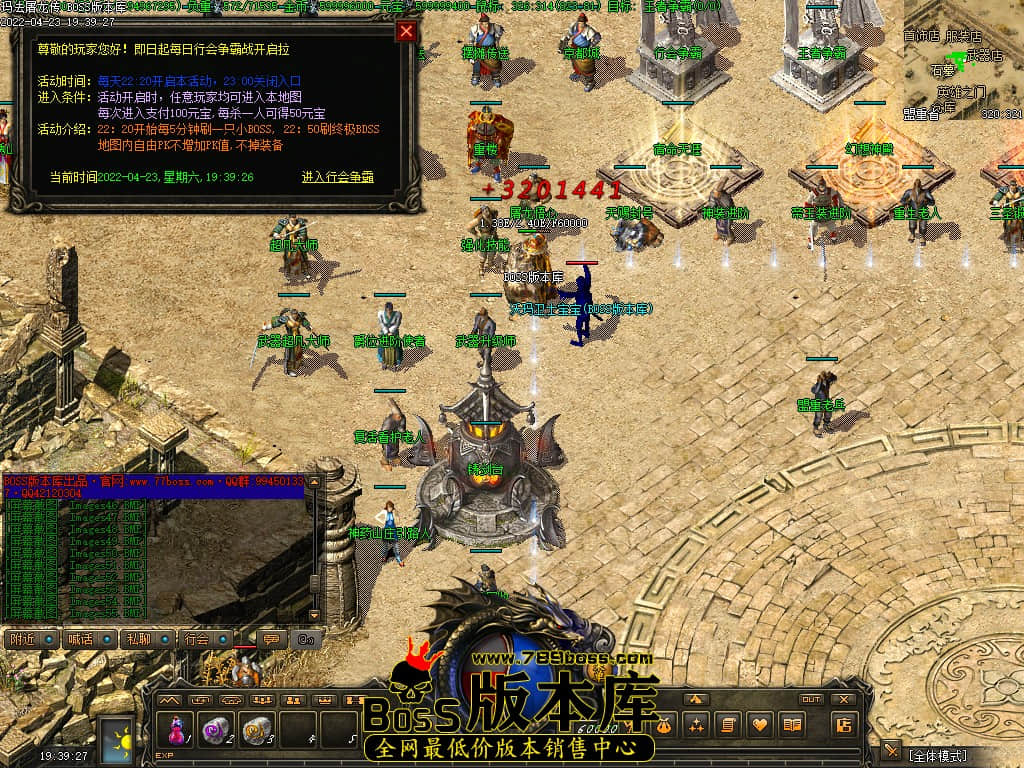Click the 进入行会争霸 link
This screenshot has height=768, width=1024.
pos(338,177)
